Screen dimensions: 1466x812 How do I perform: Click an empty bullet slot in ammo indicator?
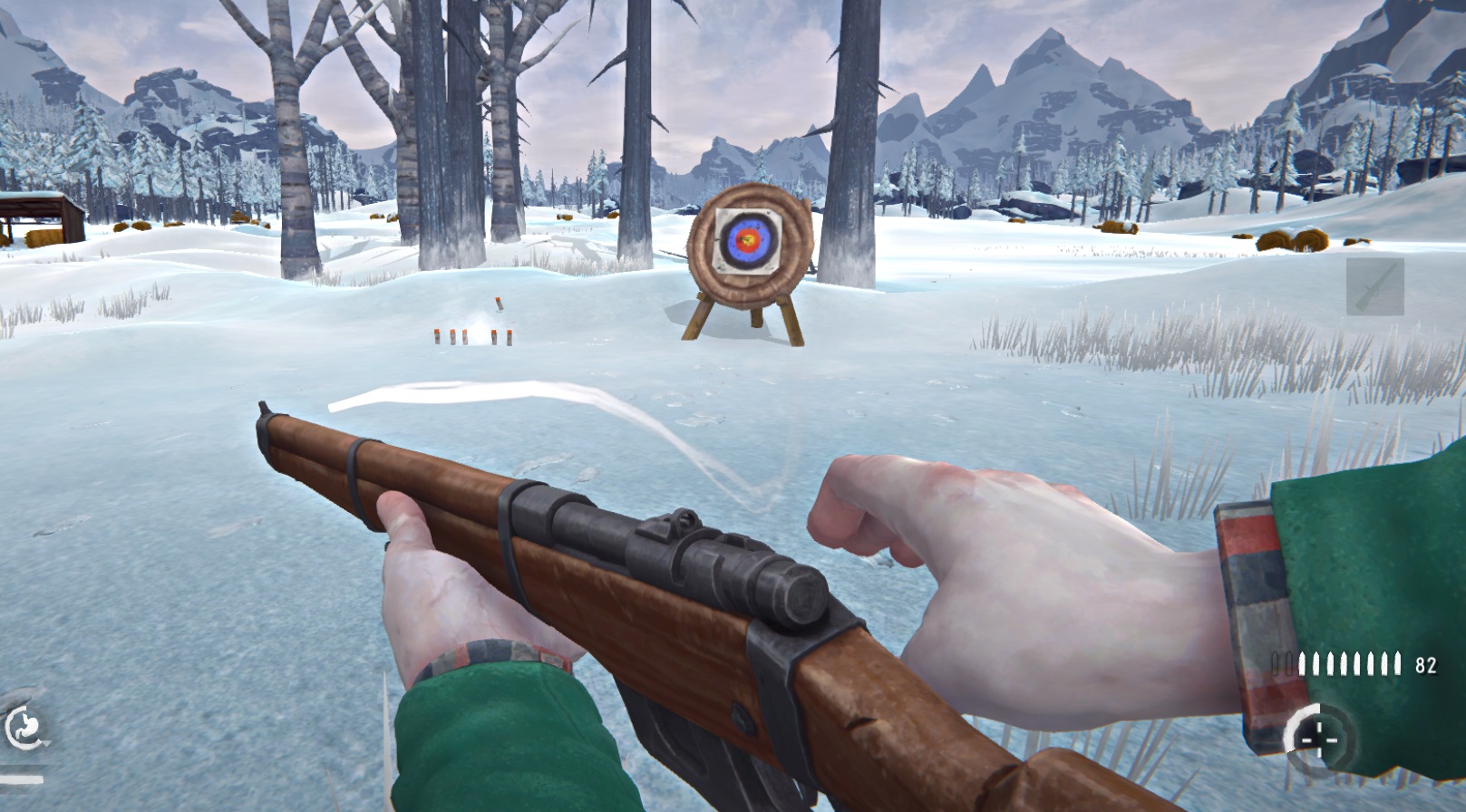[x=1275, y=662]
